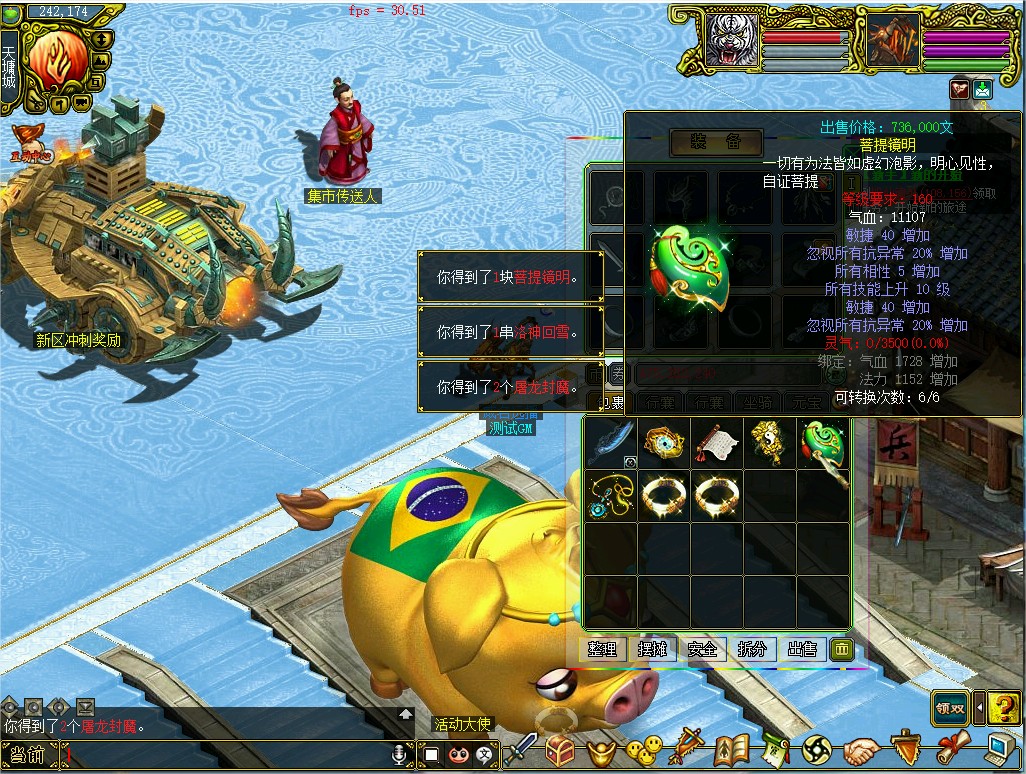The width and height of the screenshot is (1026, 774).
Task: Toggle the microphone voice chat button
Action: point(399,755)
